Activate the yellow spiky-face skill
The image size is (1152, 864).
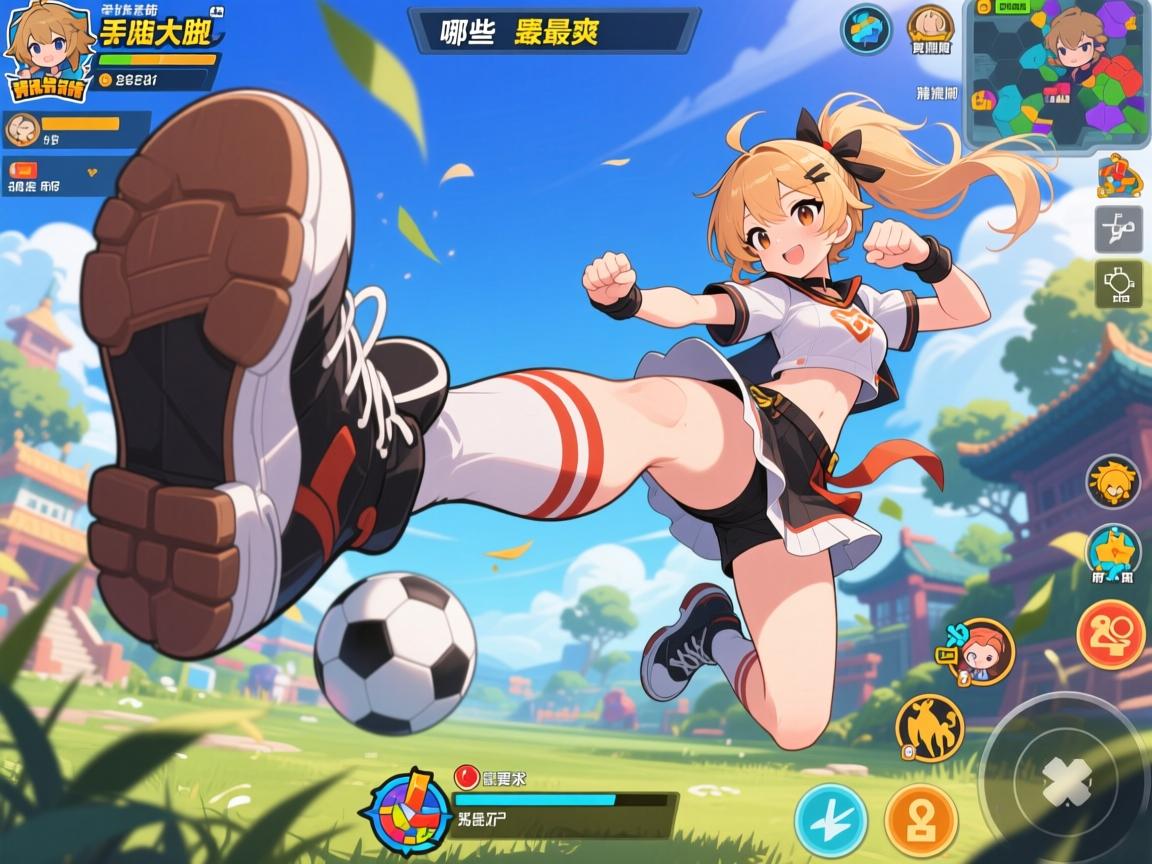click(1113, 483)
